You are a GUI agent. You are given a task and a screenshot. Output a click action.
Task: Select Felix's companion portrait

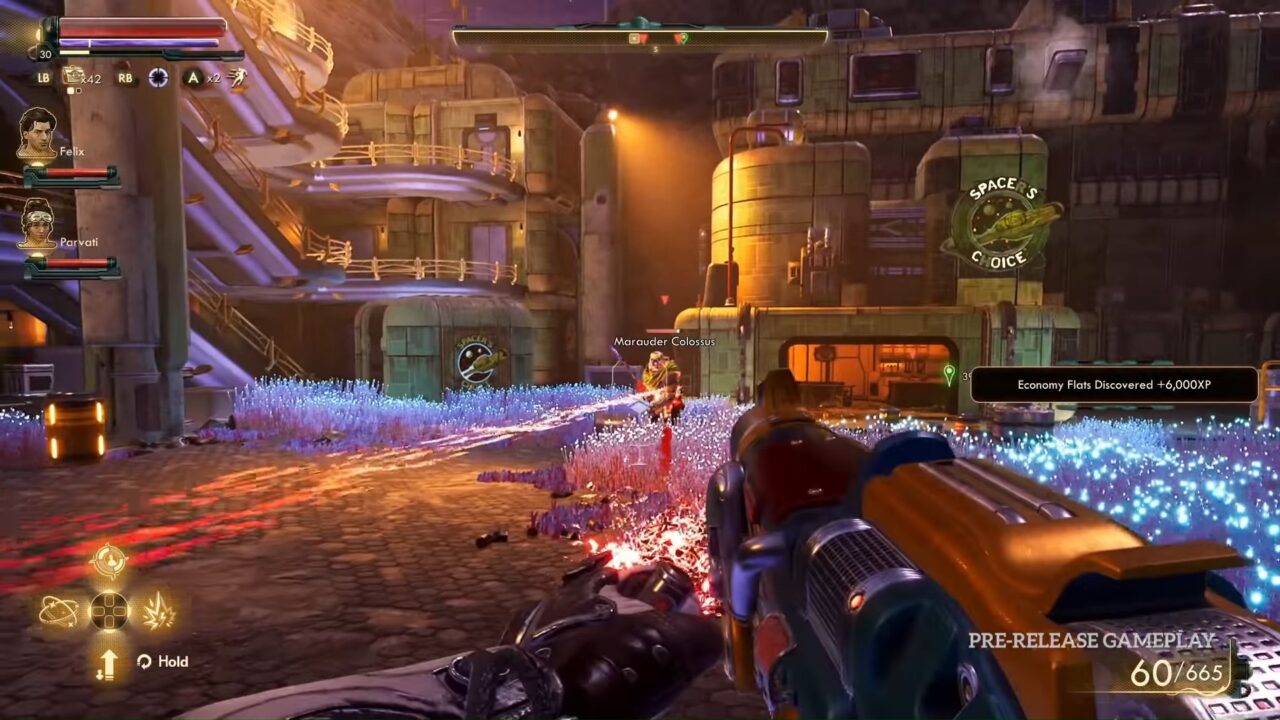click(x=37, y=134)
